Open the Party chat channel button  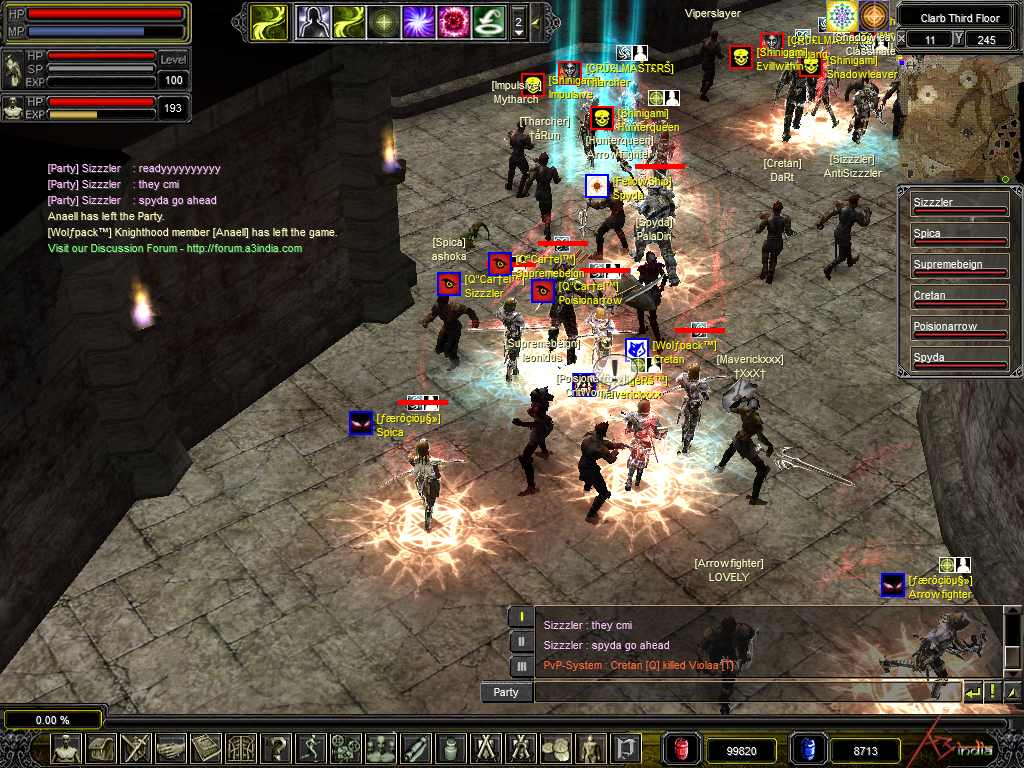tap(506, 692)
